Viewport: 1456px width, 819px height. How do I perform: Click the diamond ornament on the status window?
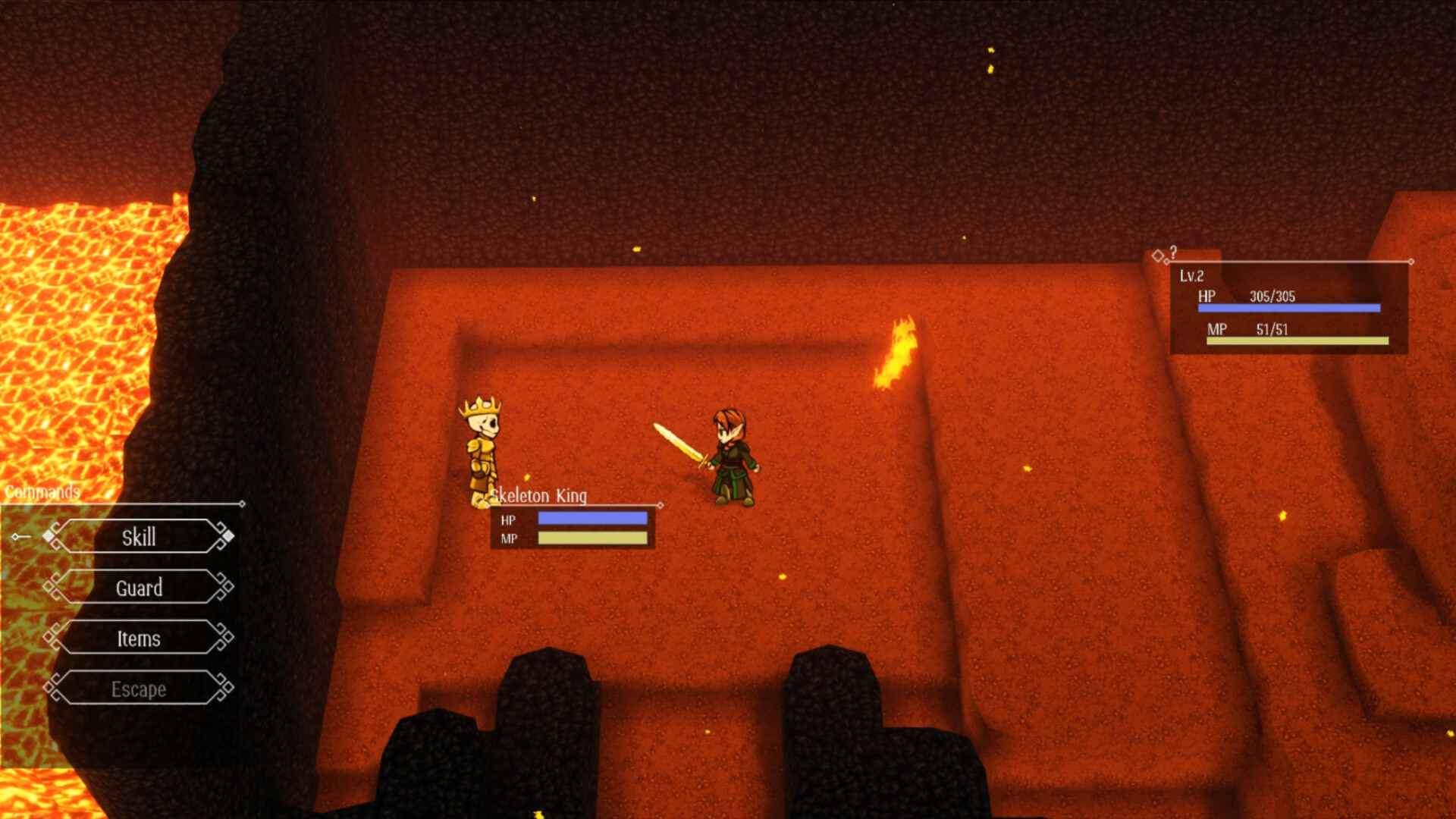(x=1159, y=256)
